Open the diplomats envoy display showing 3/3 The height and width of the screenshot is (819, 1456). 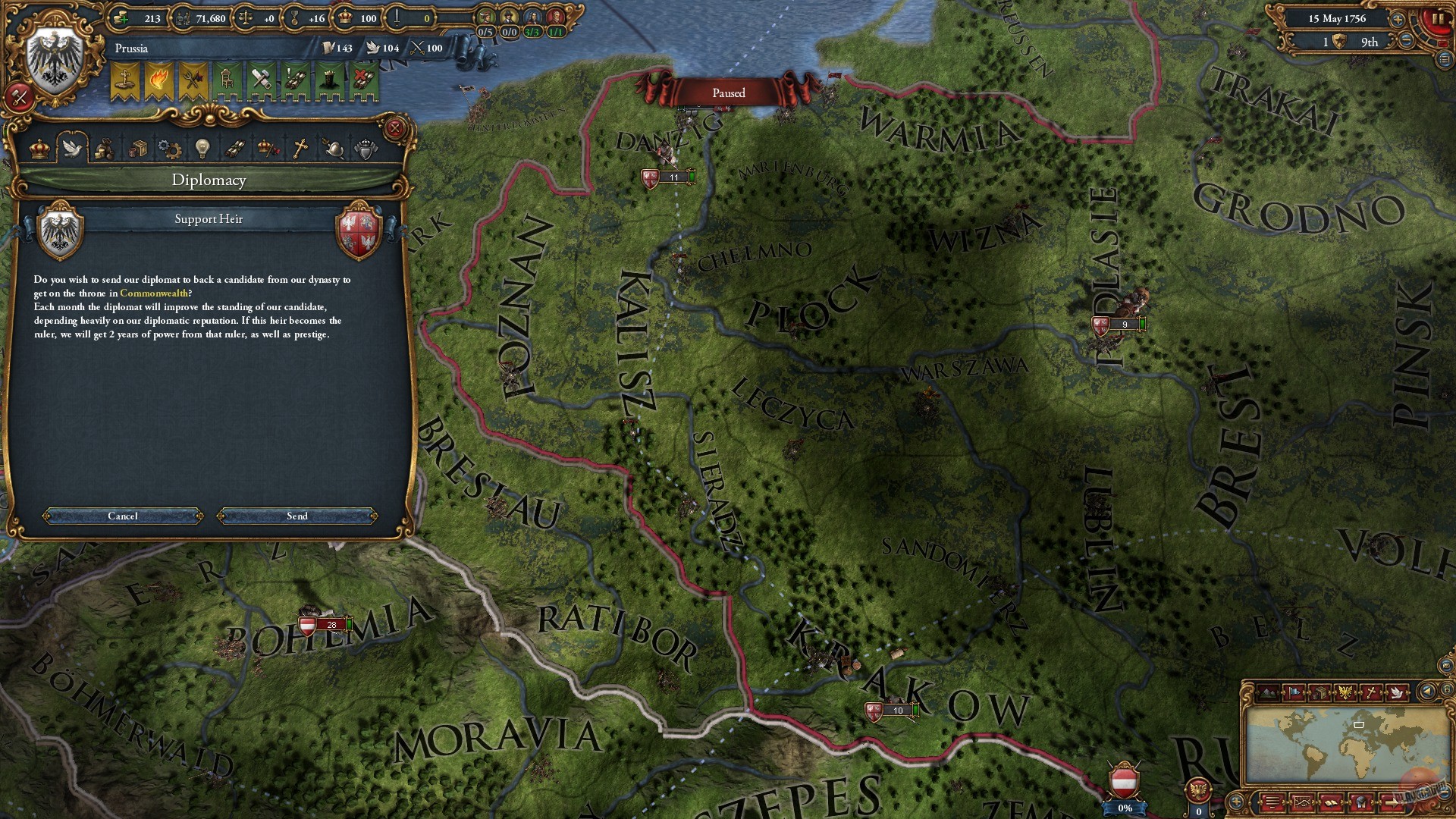tap(533, 17)
